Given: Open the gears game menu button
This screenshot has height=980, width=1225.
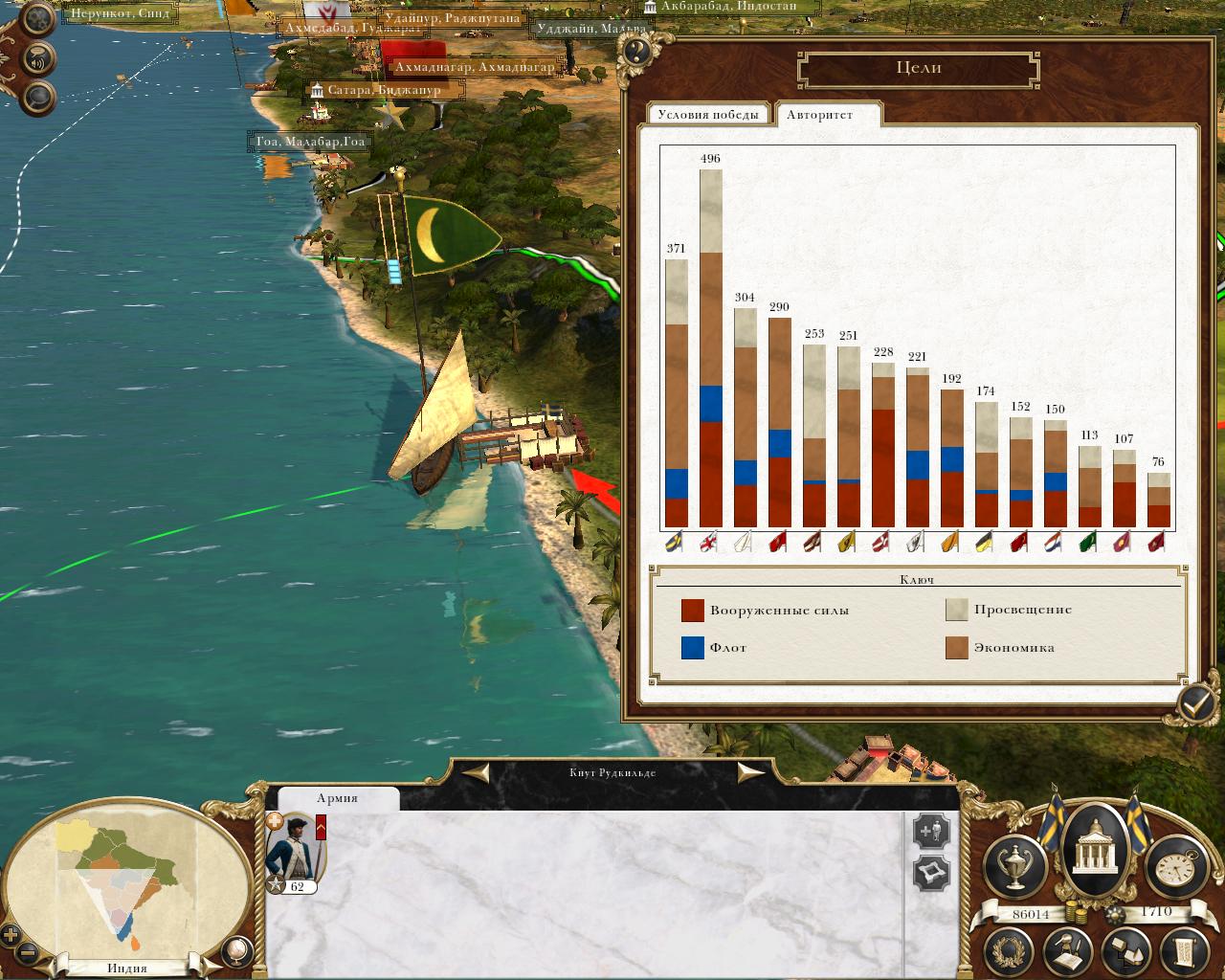Looking at the screenshot, I should 40,20.
